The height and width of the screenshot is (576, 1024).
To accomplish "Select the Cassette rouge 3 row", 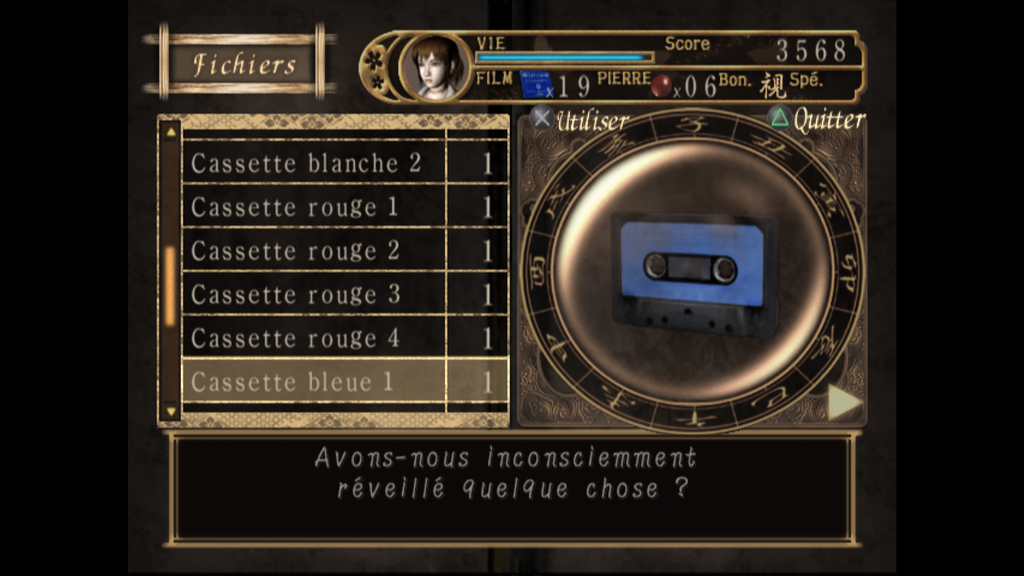I will coord(295,295).
